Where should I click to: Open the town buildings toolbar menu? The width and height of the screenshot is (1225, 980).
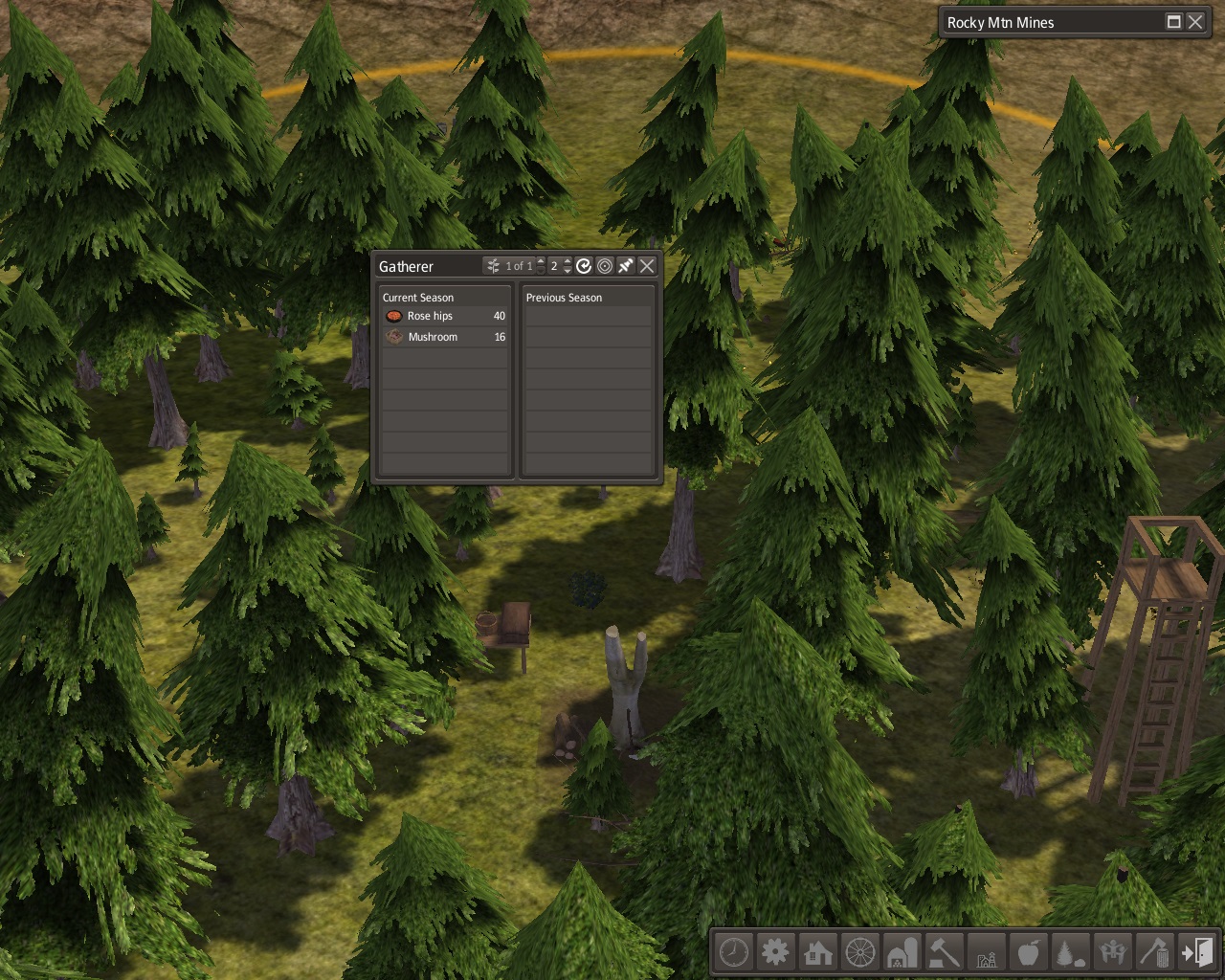(x=987, y=953)
